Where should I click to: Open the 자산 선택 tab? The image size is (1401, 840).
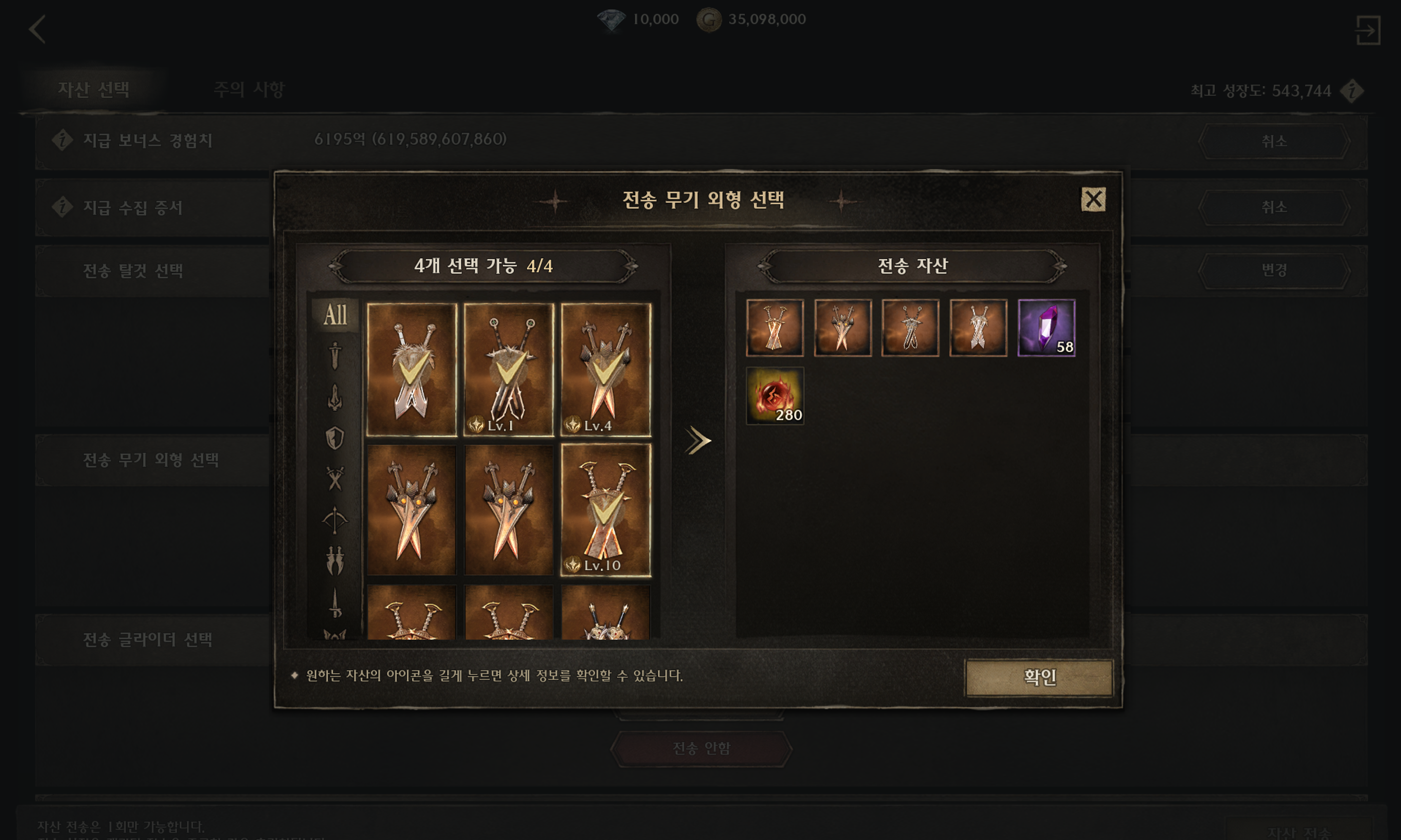click(x=93, y=90)
